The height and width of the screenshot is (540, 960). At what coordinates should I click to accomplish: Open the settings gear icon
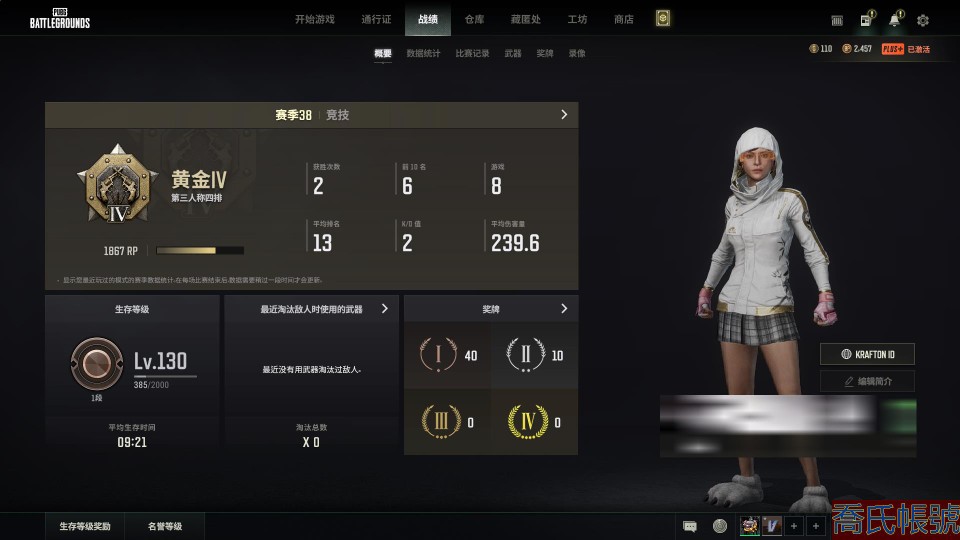click(923, 20)
